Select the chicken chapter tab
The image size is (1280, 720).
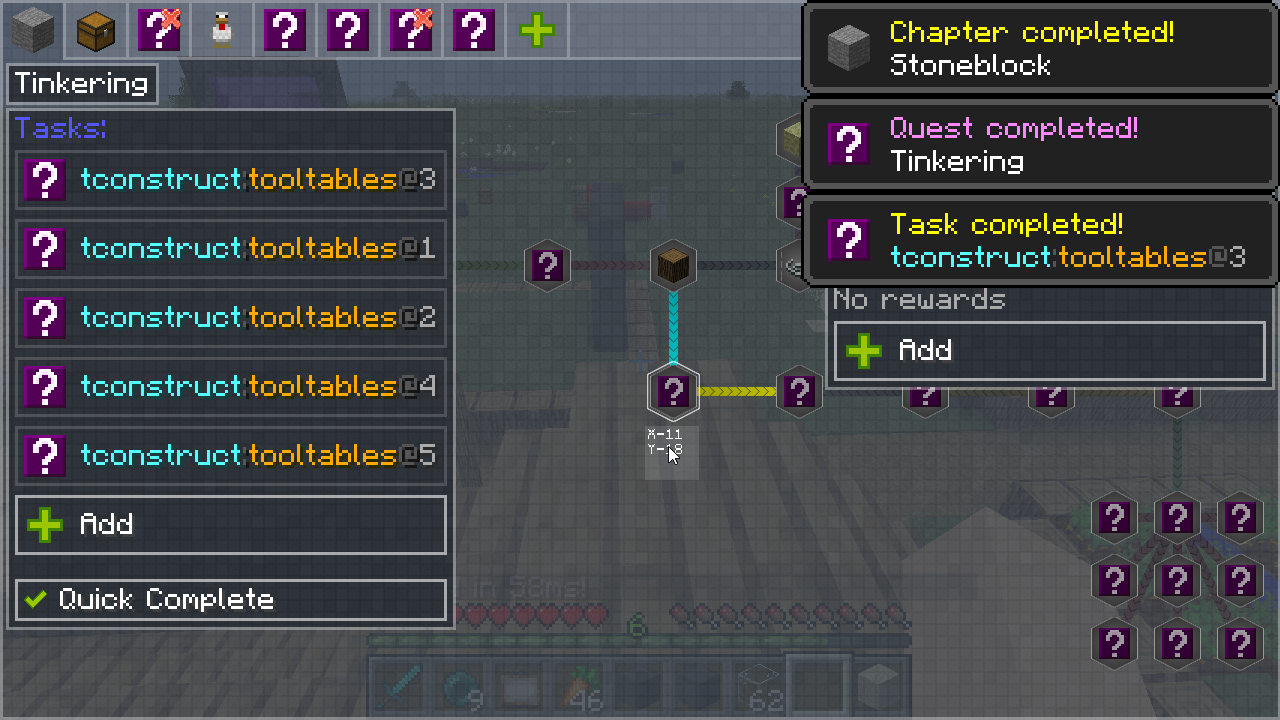tap(222, 30)
